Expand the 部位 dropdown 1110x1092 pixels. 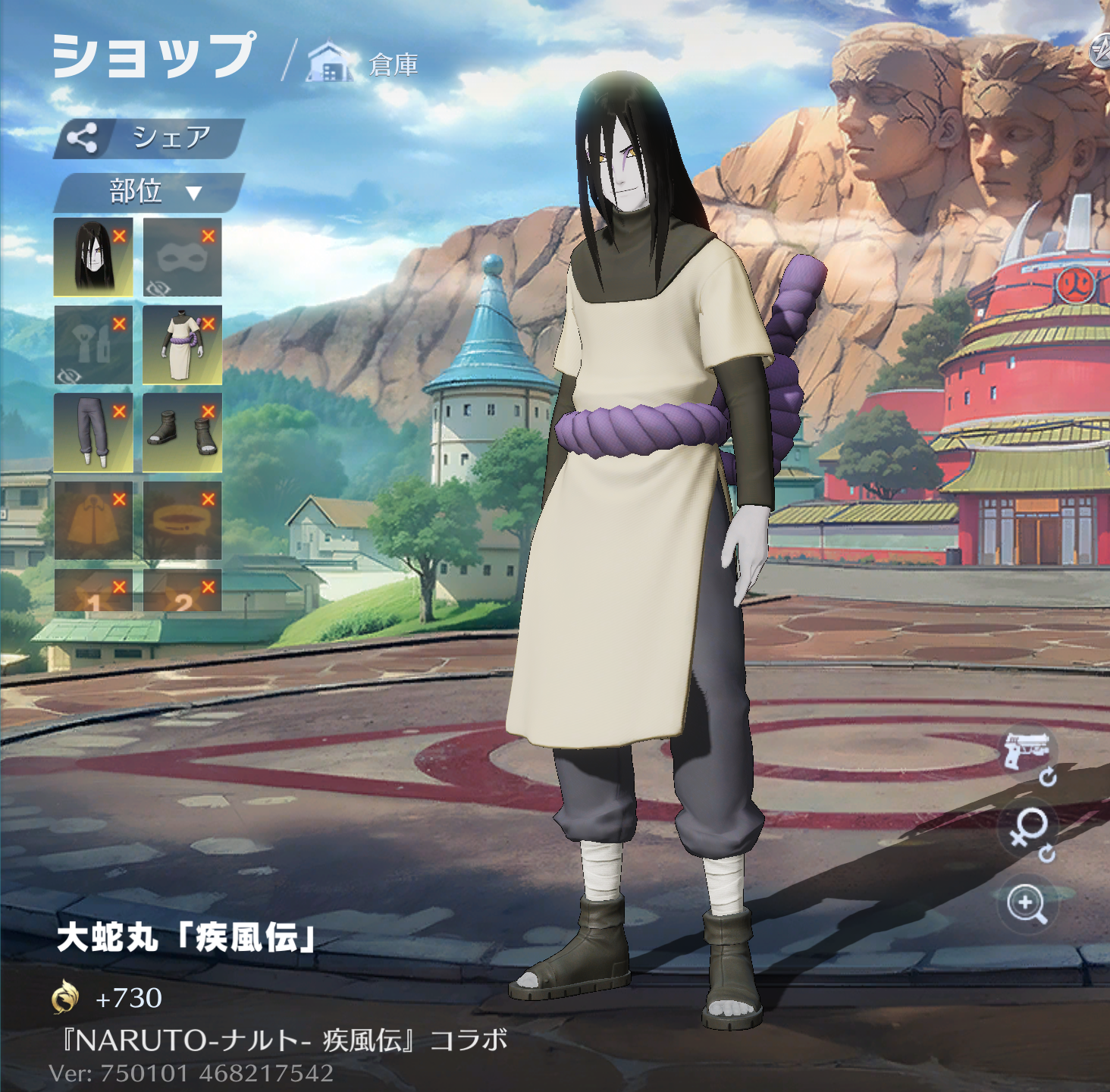[149, 192]
